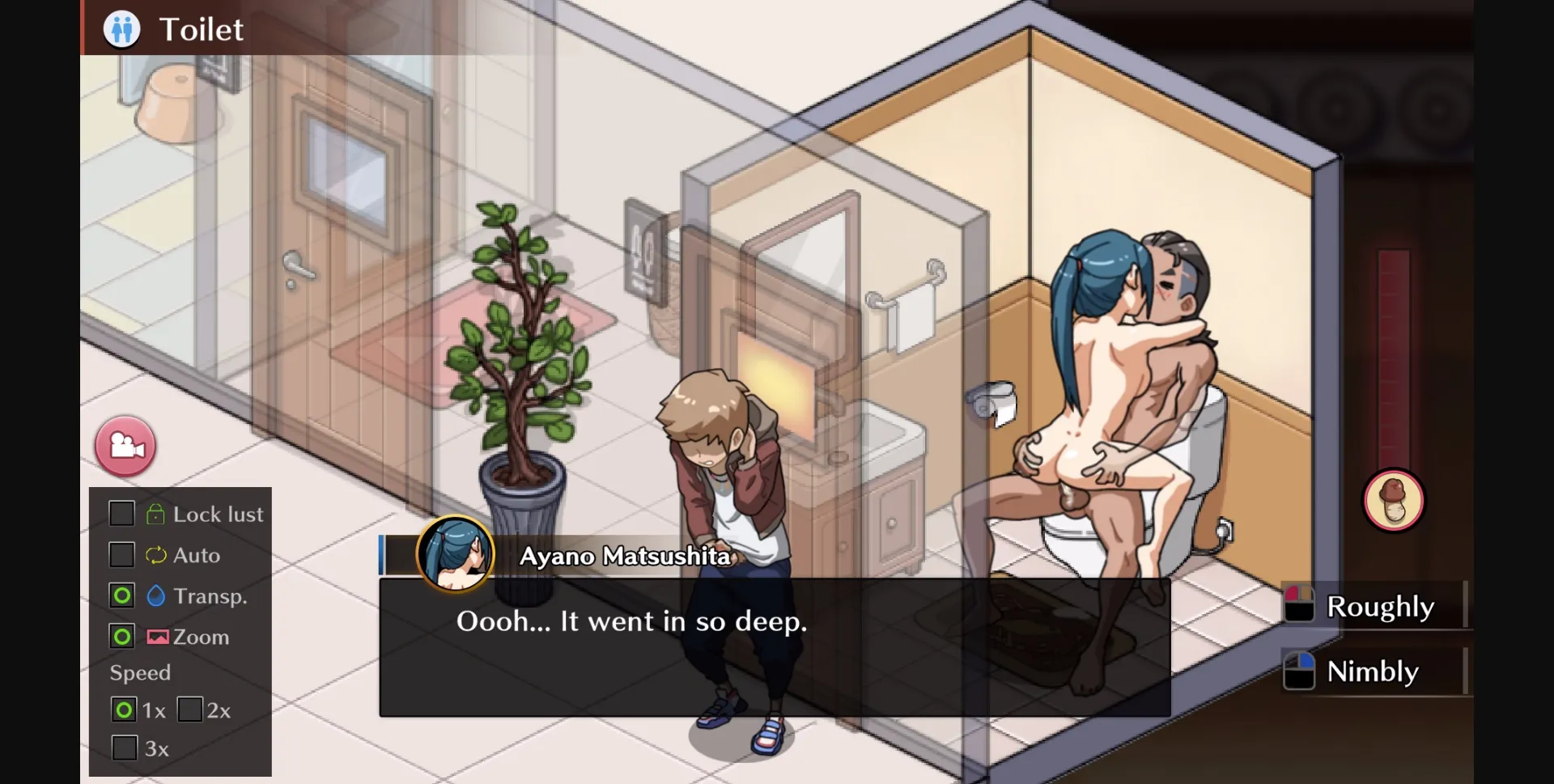Click the pink picture icon beside Zoom
The height and width of the screenshot is (784, 1554).
[156, 637]
